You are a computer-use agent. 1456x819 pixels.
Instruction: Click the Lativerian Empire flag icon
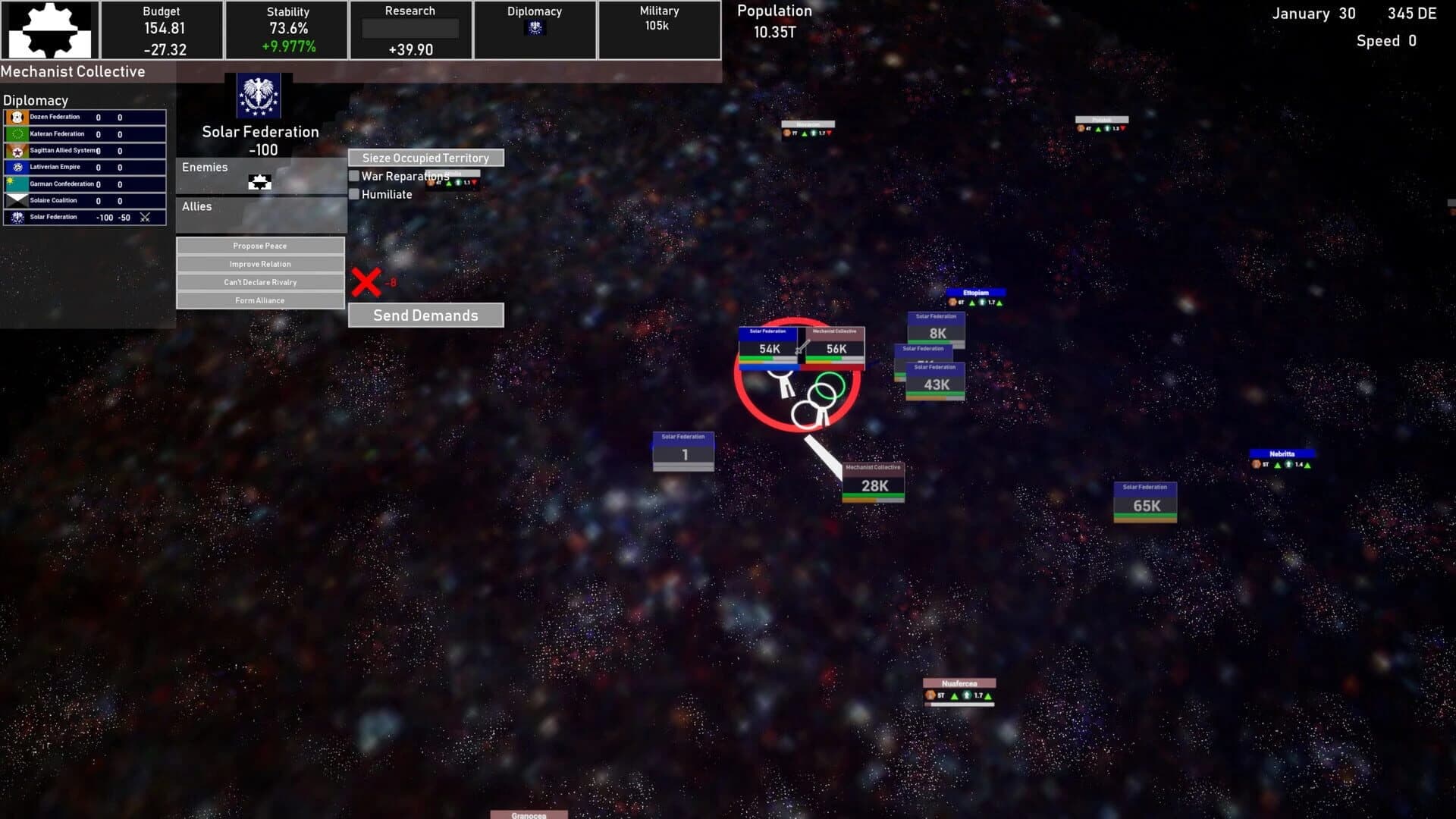(17, 167)
